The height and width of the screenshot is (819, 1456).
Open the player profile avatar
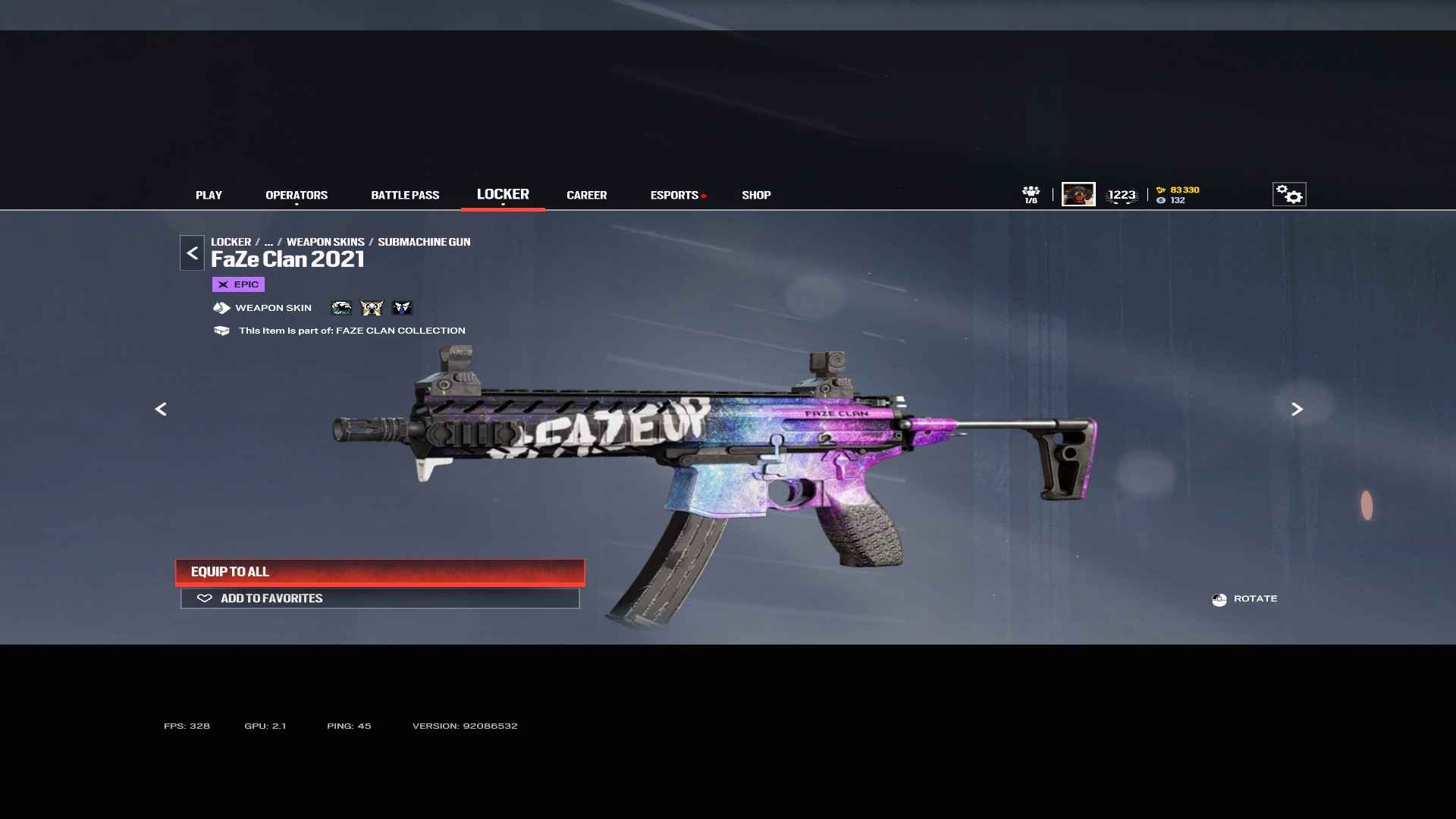click(x=1078, y=194)
